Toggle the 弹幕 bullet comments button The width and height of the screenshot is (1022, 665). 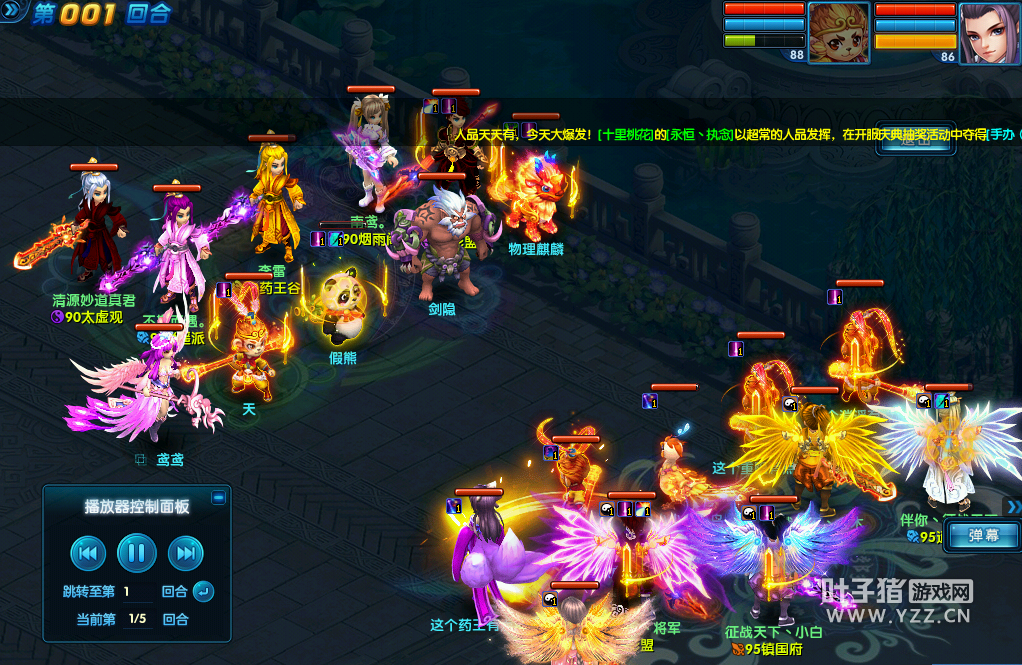983,535
